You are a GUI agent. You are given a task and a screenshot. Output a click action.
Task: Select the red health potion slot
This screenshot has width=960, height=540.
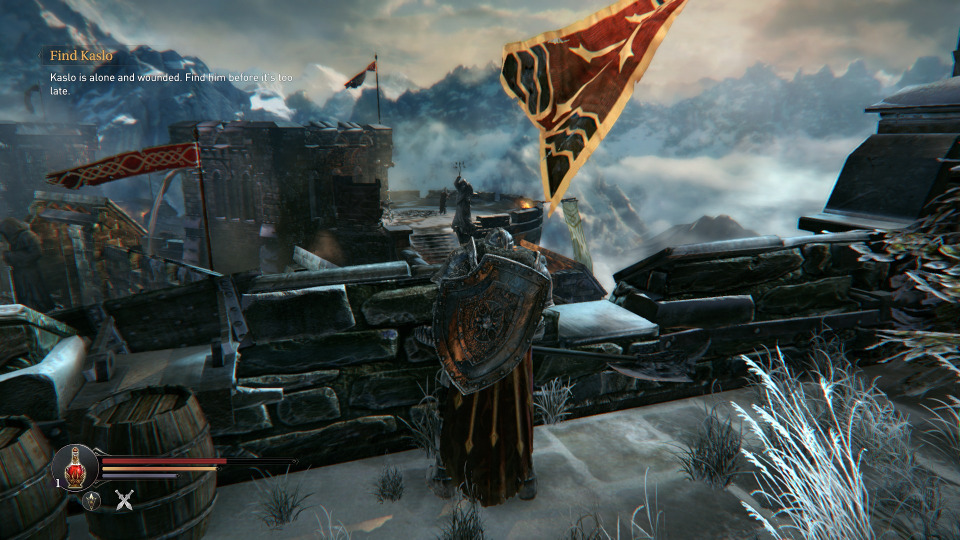click(x=75, y=468)
